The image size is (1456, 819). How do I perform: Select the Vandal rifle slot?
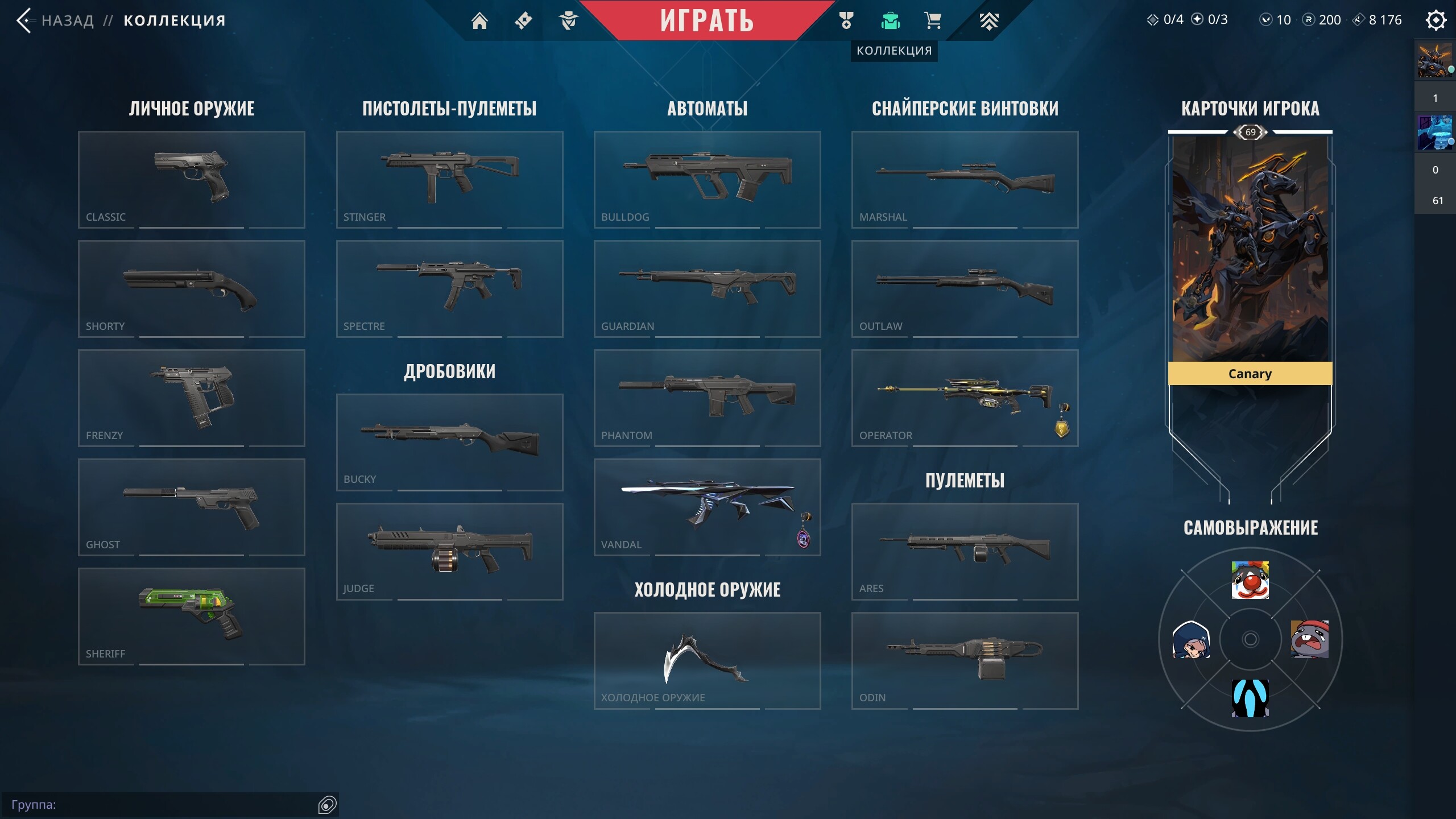click(707, 507)
